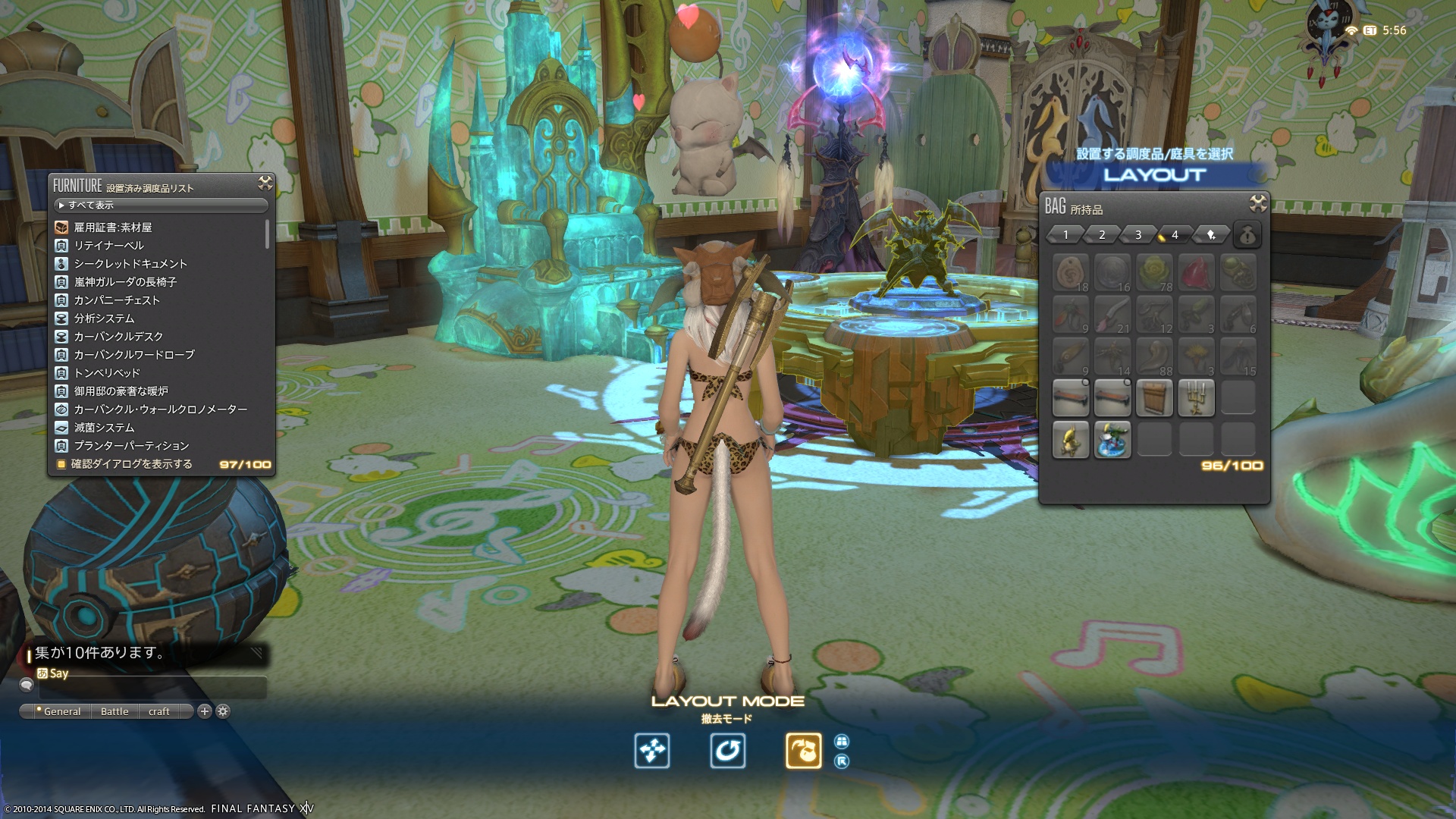Open bag tab 3
Image resolution: width=1456 pixels, height=819 pixels.
(1137, 235)
